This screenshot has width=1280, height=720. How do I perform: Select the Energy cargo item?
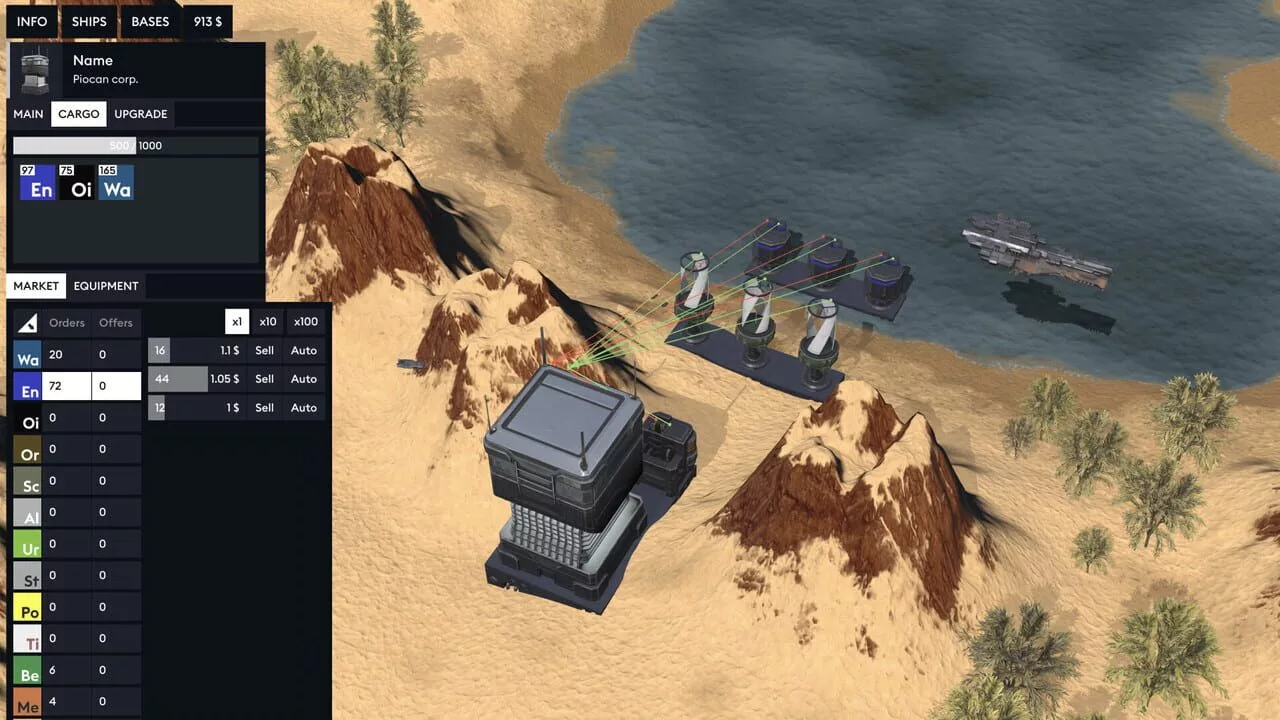[x=37, y=183]
